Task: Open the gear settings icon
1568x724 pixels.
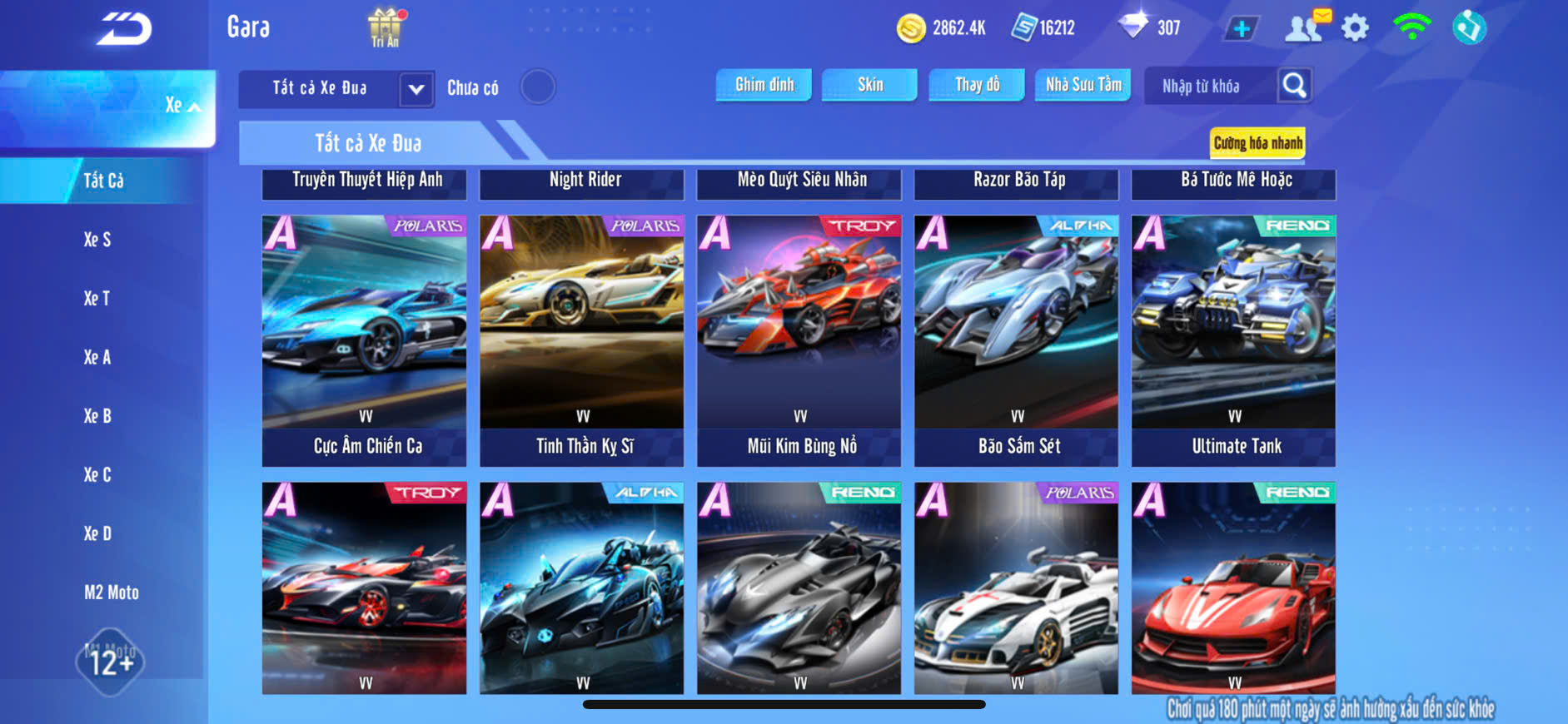Action: point(1355,28)
